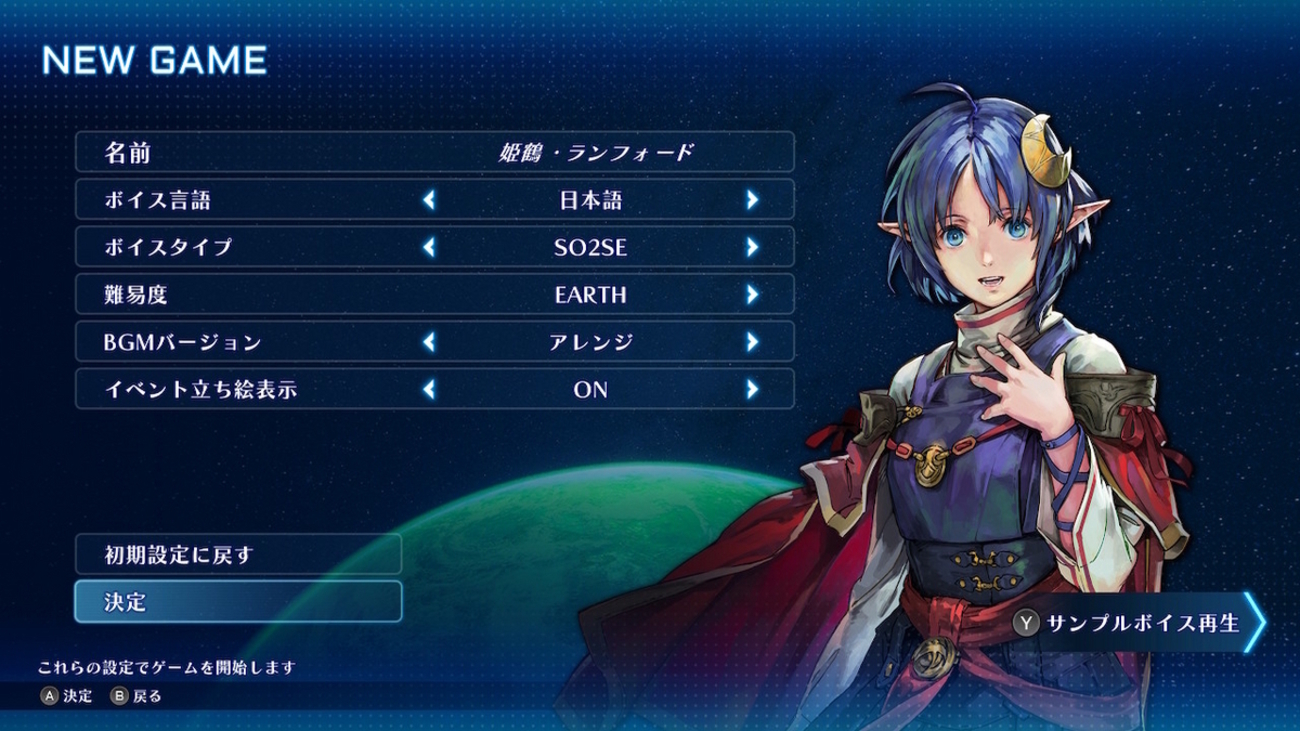The height and width of the screenshot is (731, 1300).
Task: Toggle イベント立ち絵表示 with left arrow
Action: tap(429, 389)
